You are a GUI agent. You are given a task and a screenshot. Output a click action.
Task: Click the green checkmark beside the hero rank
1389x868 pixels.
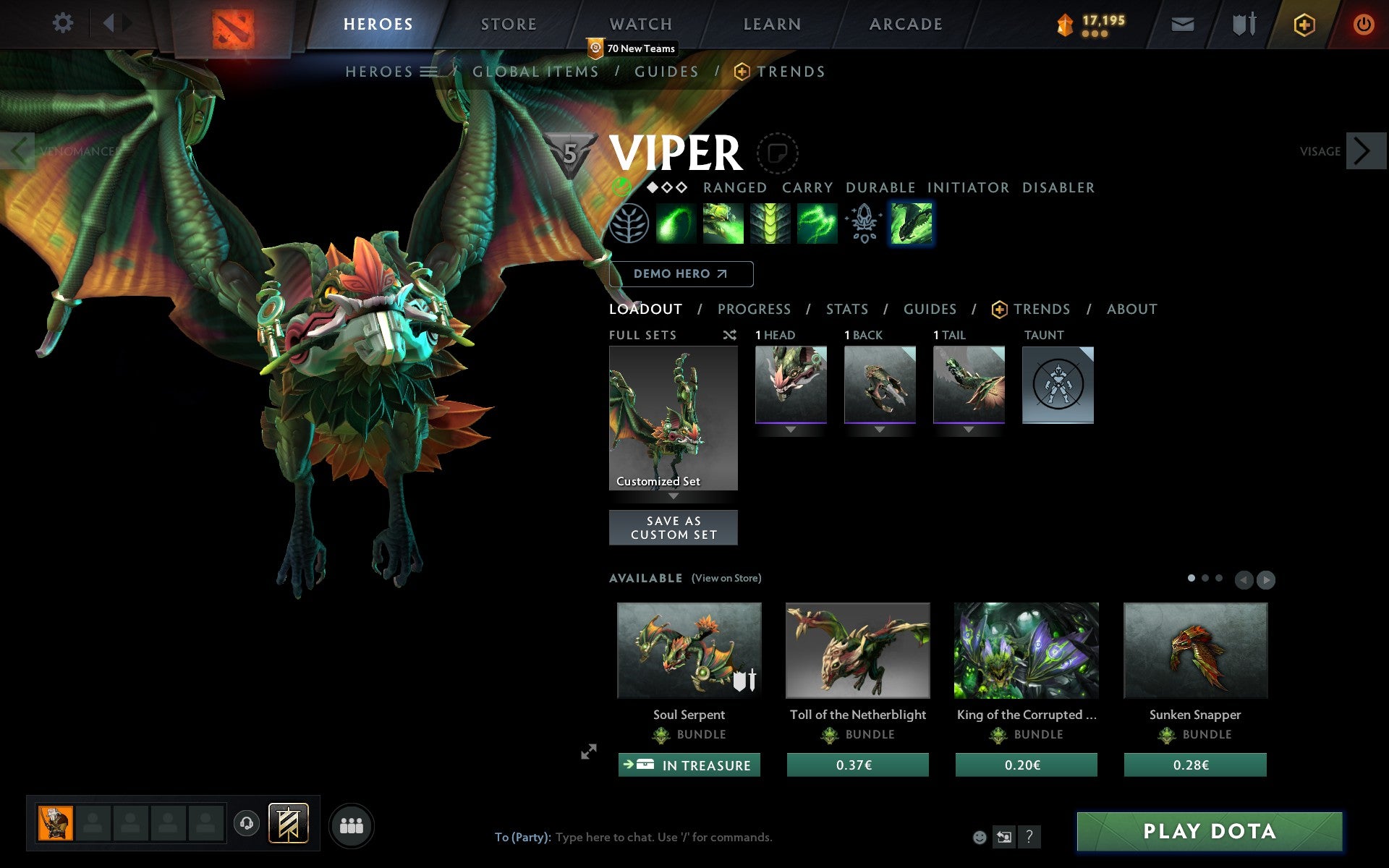623,187
